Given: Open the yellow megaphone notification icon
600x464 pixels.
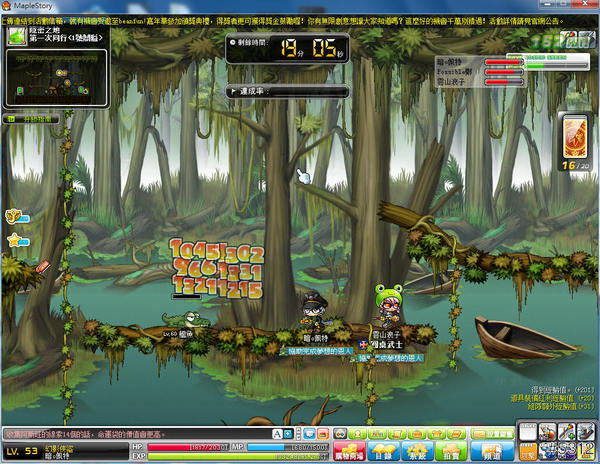Looking at the screenshot, I should 14,214.
